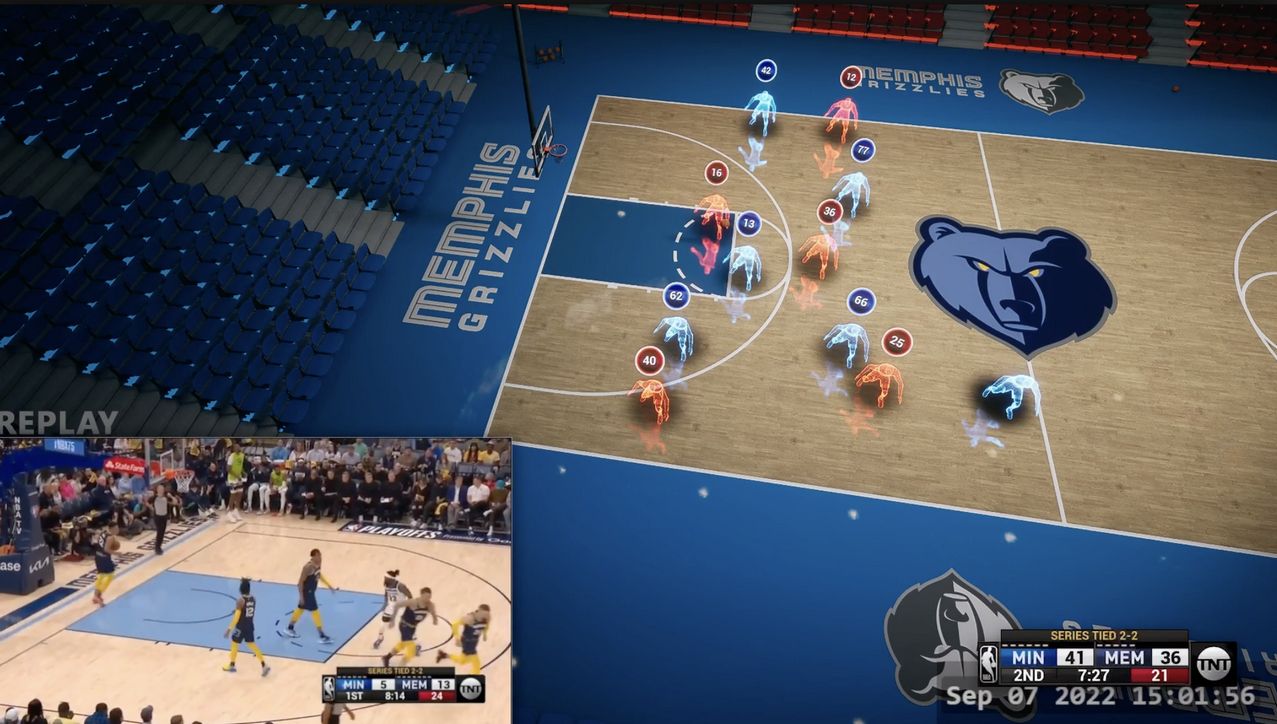Screen dimensions: 1277x724
Task: Select the red number 25 player badge
Action: [x=897, y=342]
